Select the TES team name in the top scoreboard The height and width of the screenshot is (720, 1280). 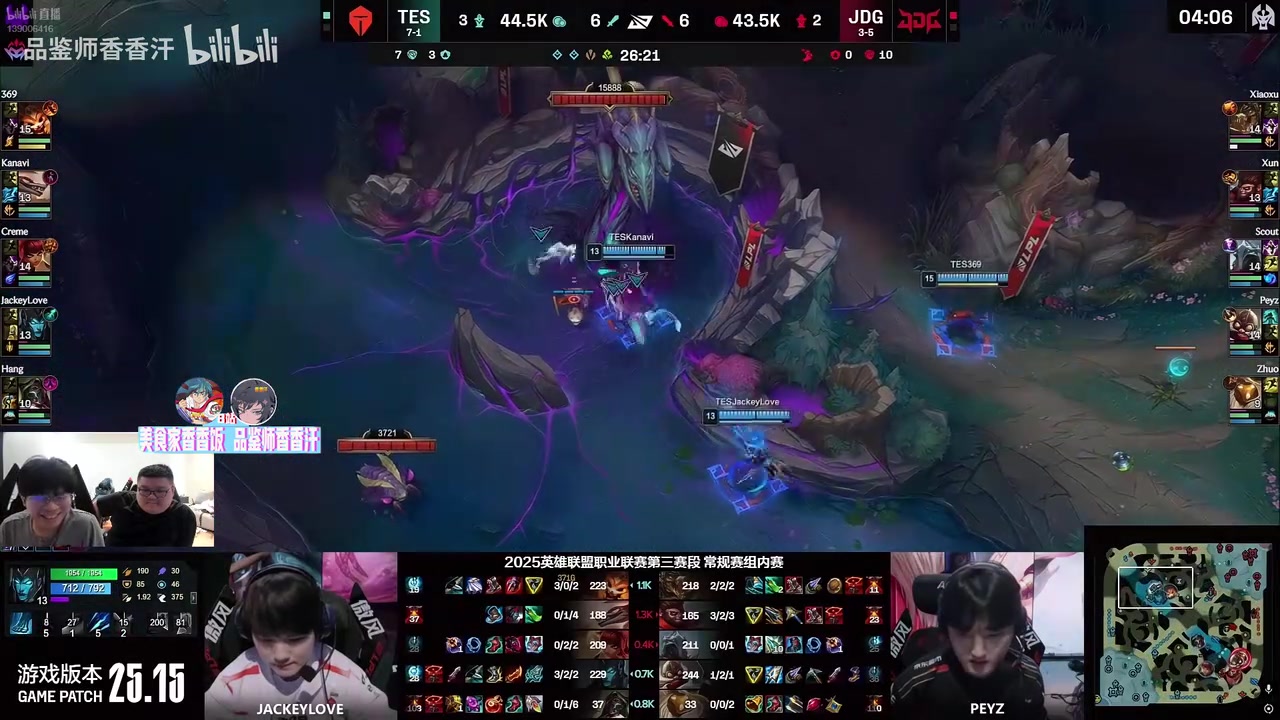(413, 17)
